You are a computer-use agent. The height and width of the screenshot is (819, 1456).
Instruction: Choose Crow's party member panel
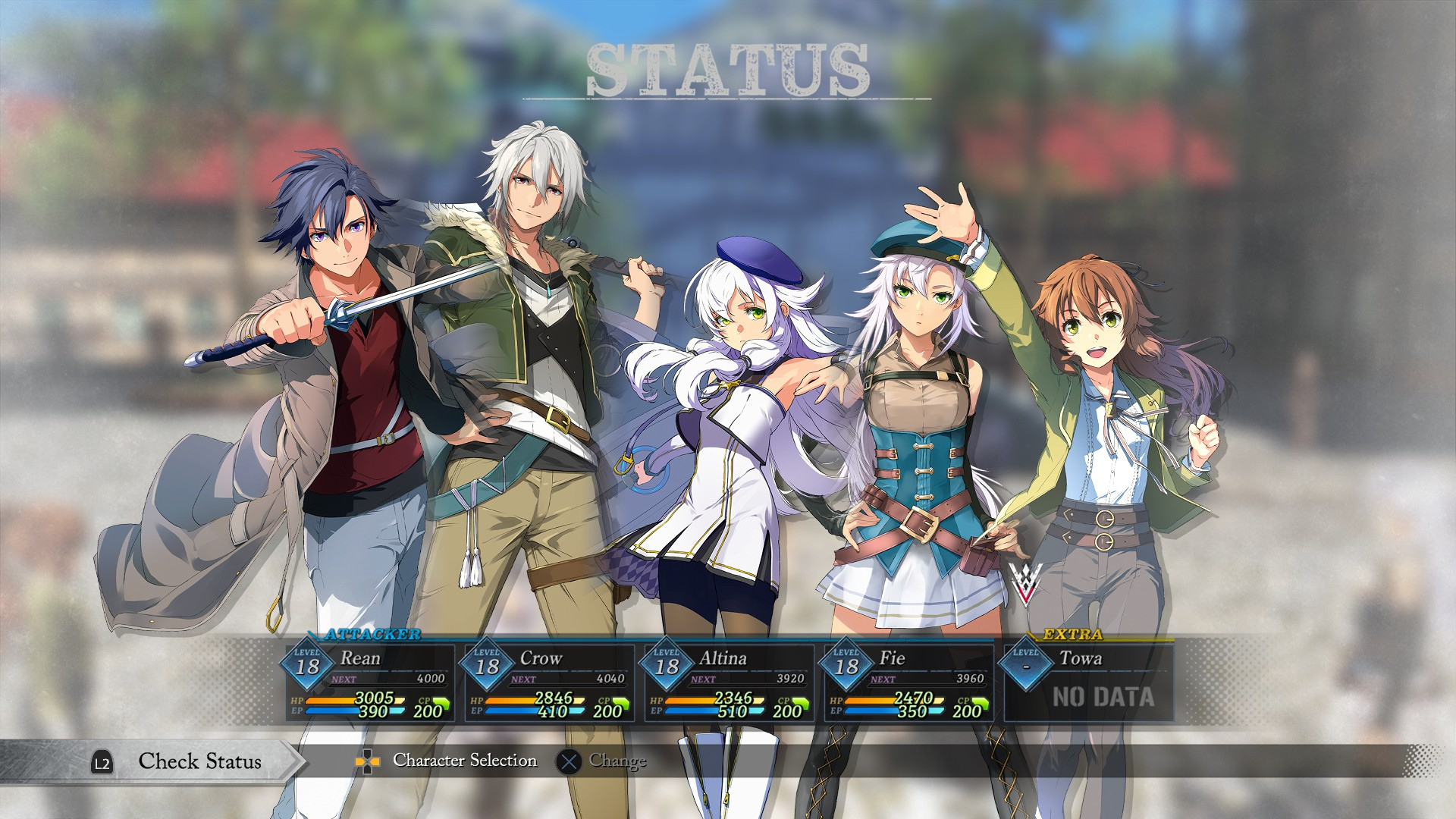[550, 682]
